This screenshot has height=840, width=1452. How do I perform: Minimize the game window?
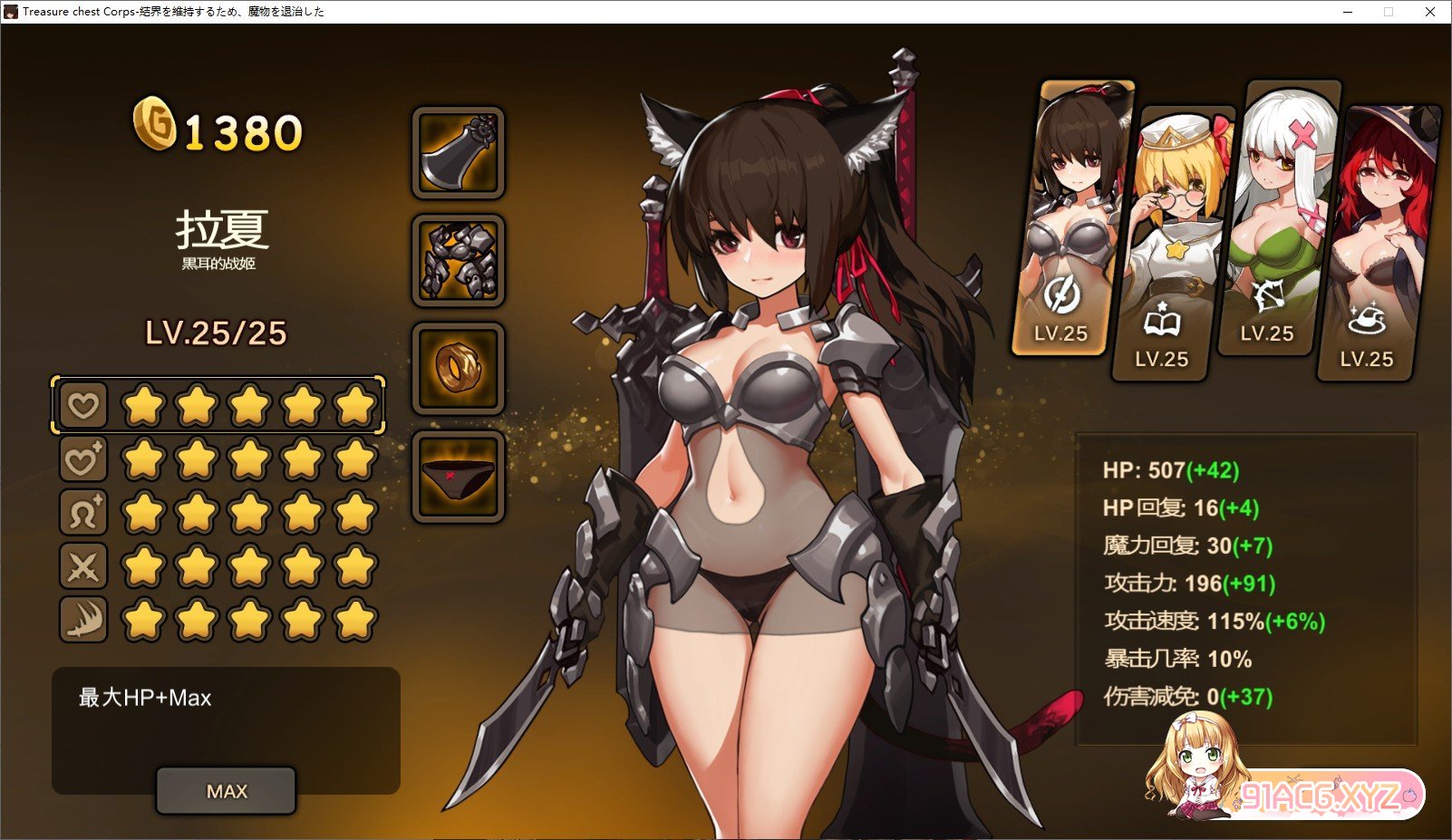coord(1348,12)
